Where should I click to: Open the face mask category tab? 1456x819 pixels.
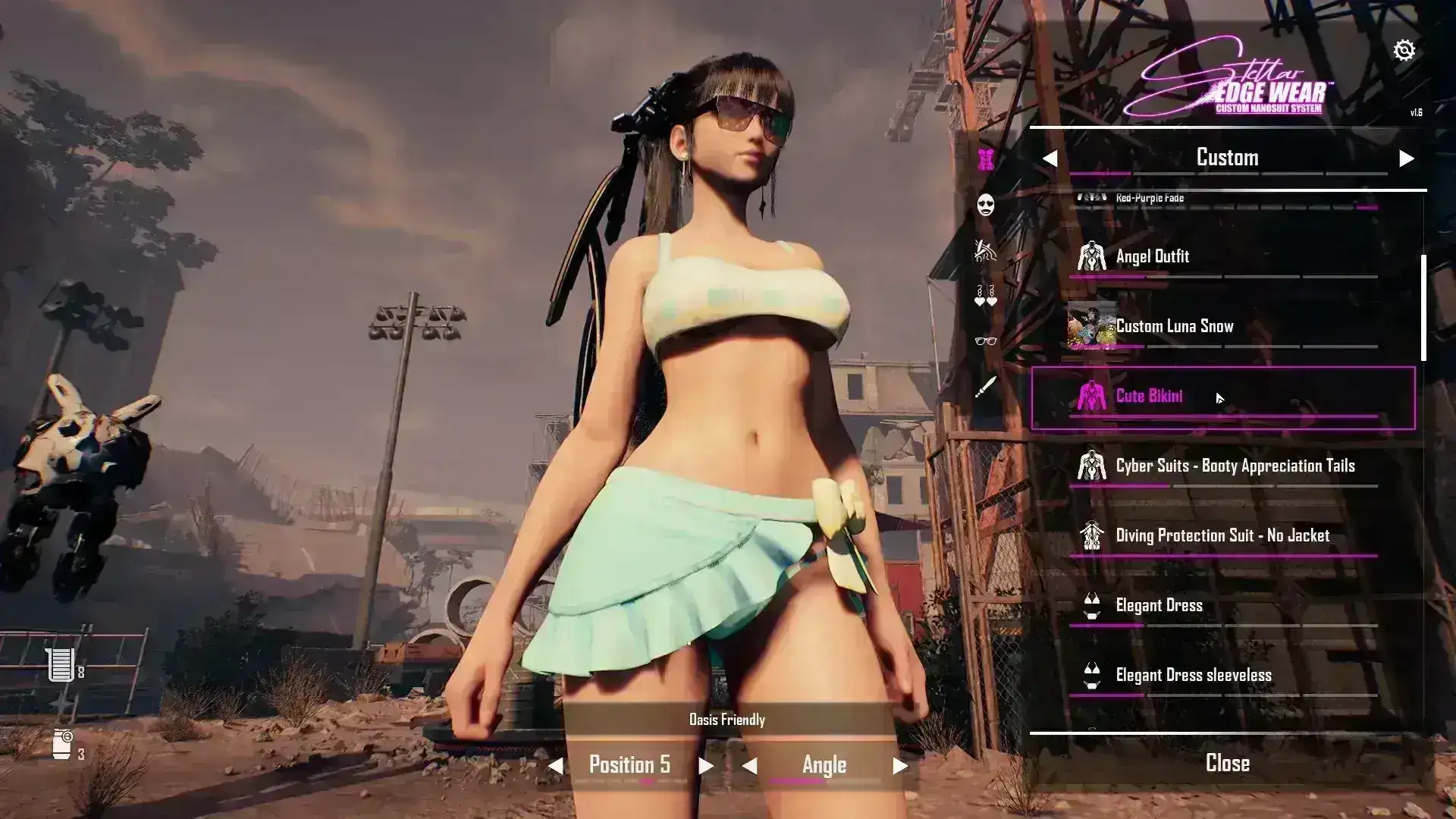click(986, 205)
